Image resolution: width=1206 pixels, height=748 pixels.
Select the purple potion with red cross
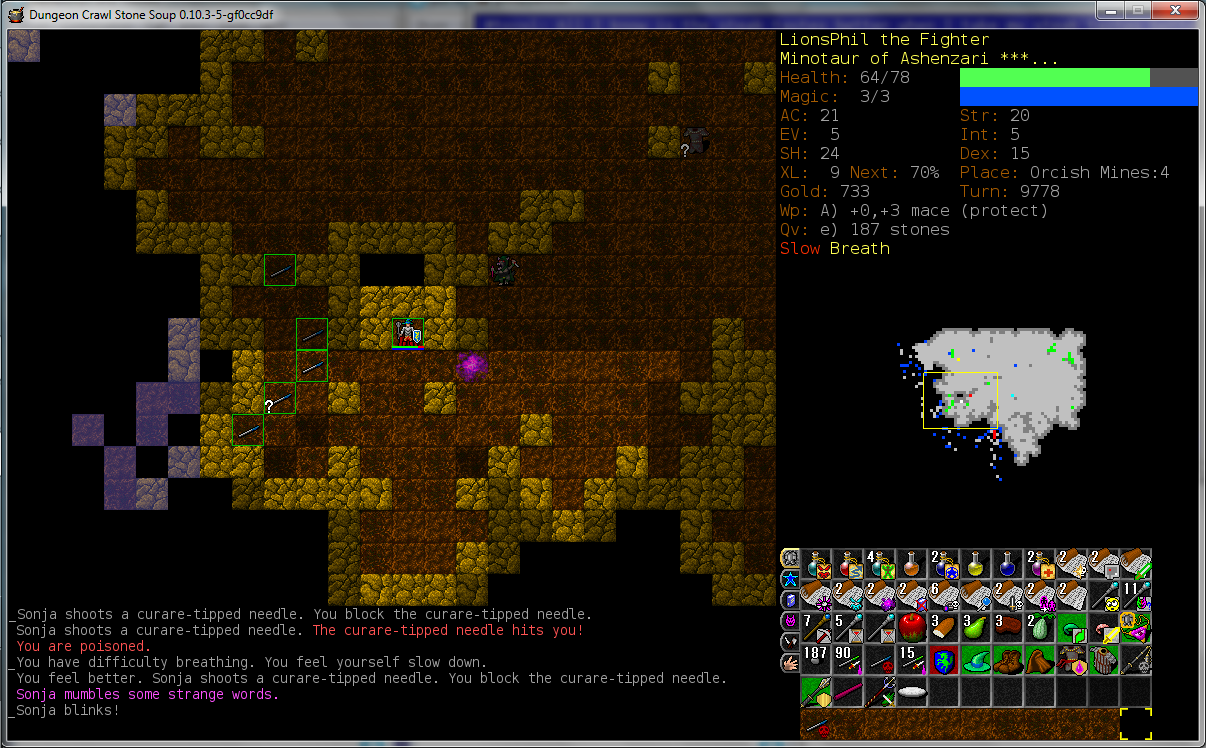[x=1040, y=564]
